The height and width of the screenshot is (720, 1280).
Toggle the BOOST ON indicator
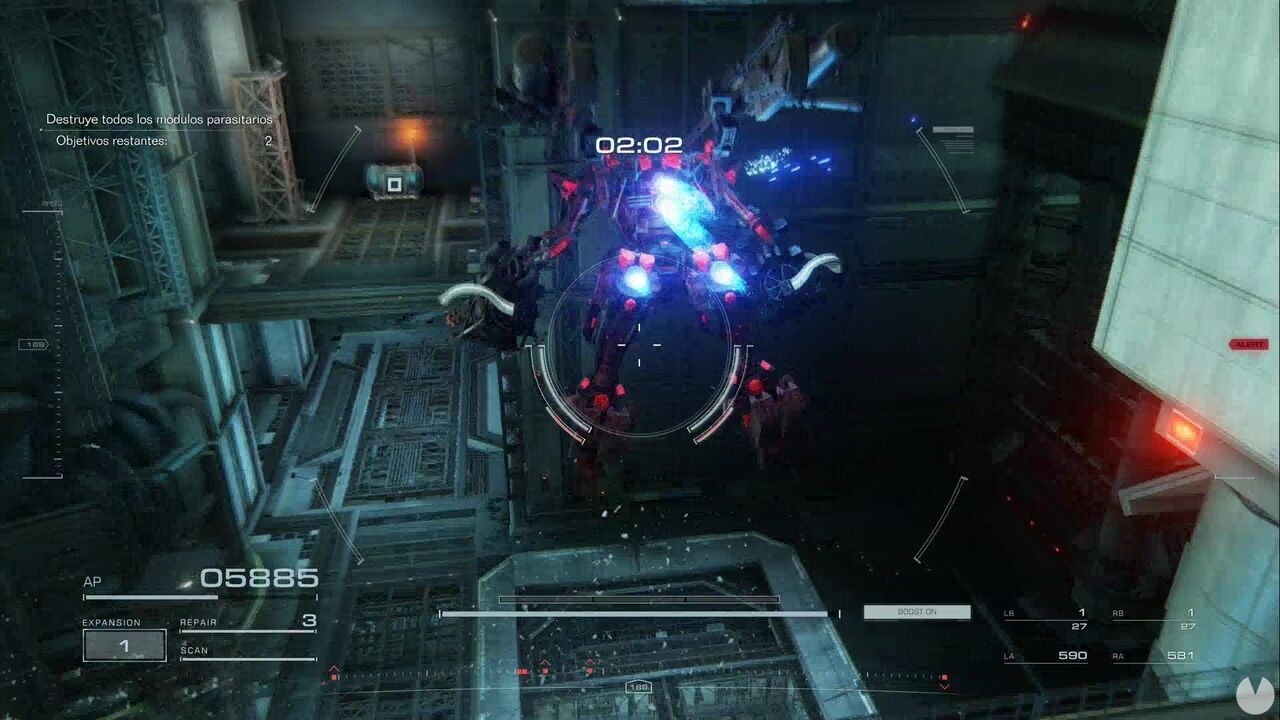tap(916, 611)
